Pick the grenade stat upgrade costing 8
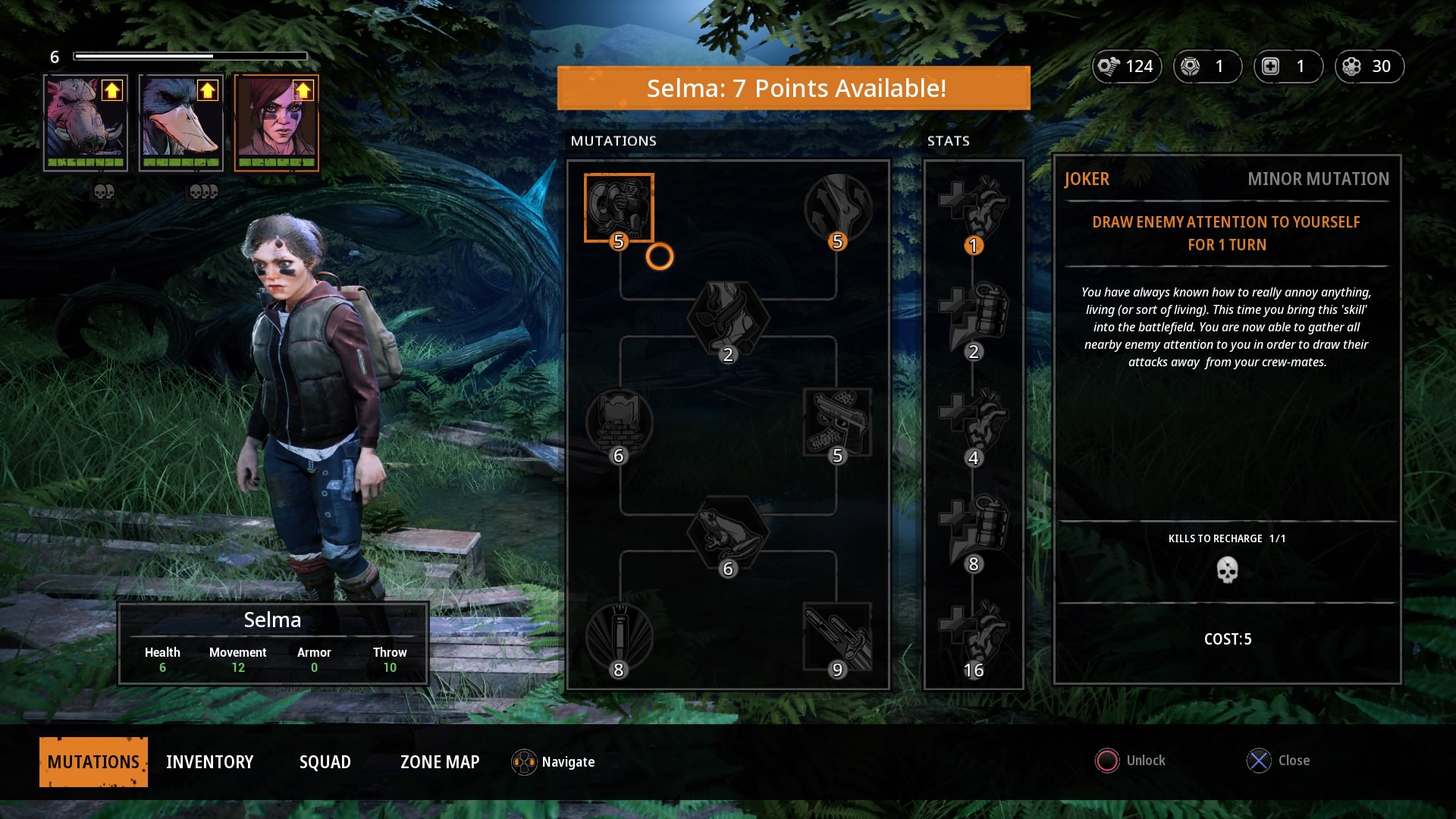Viewport: 1456px width, 819px height. point(974,527)
